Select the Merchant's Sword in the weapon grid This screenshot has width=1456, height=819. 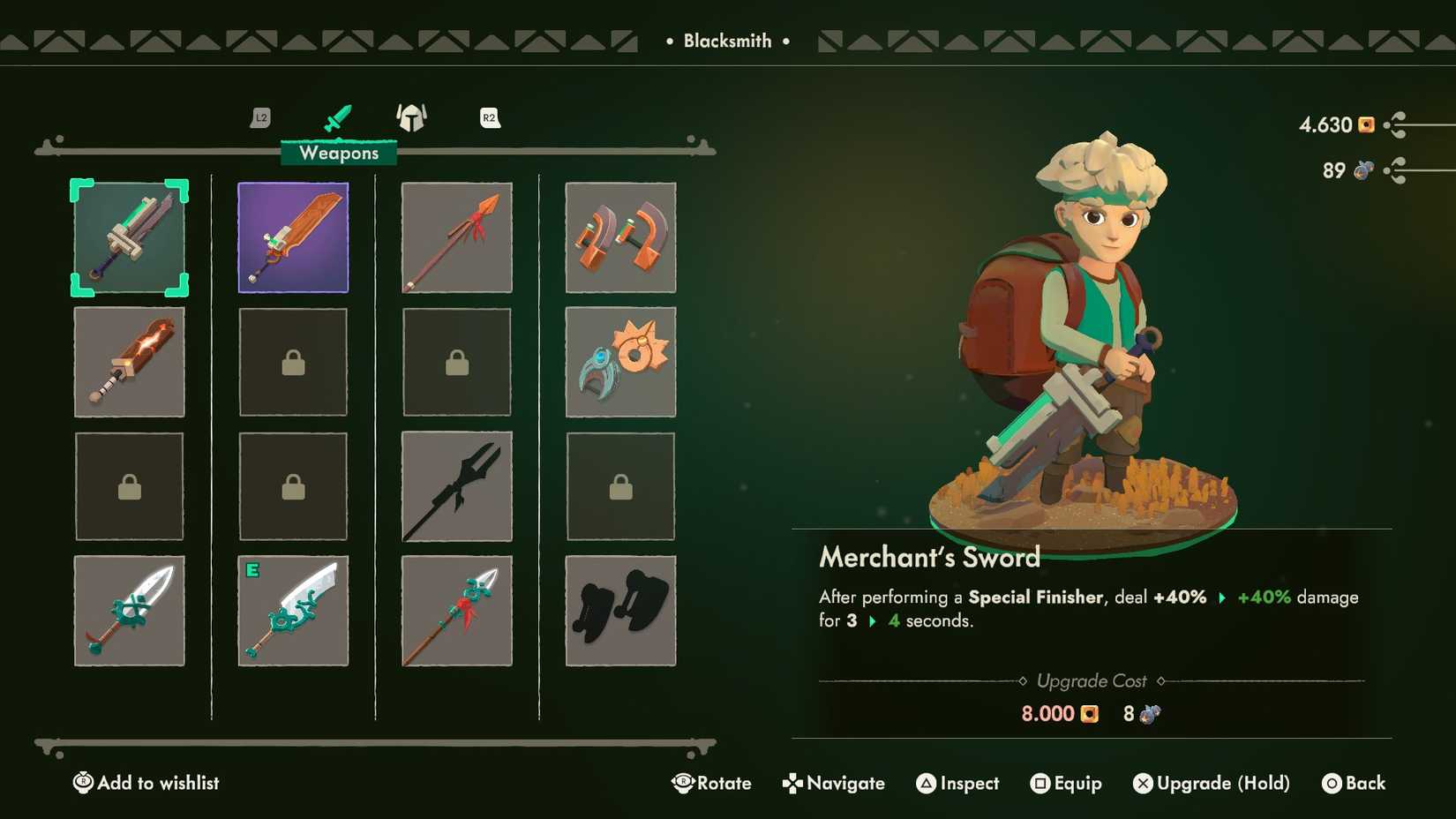(130, 237)
